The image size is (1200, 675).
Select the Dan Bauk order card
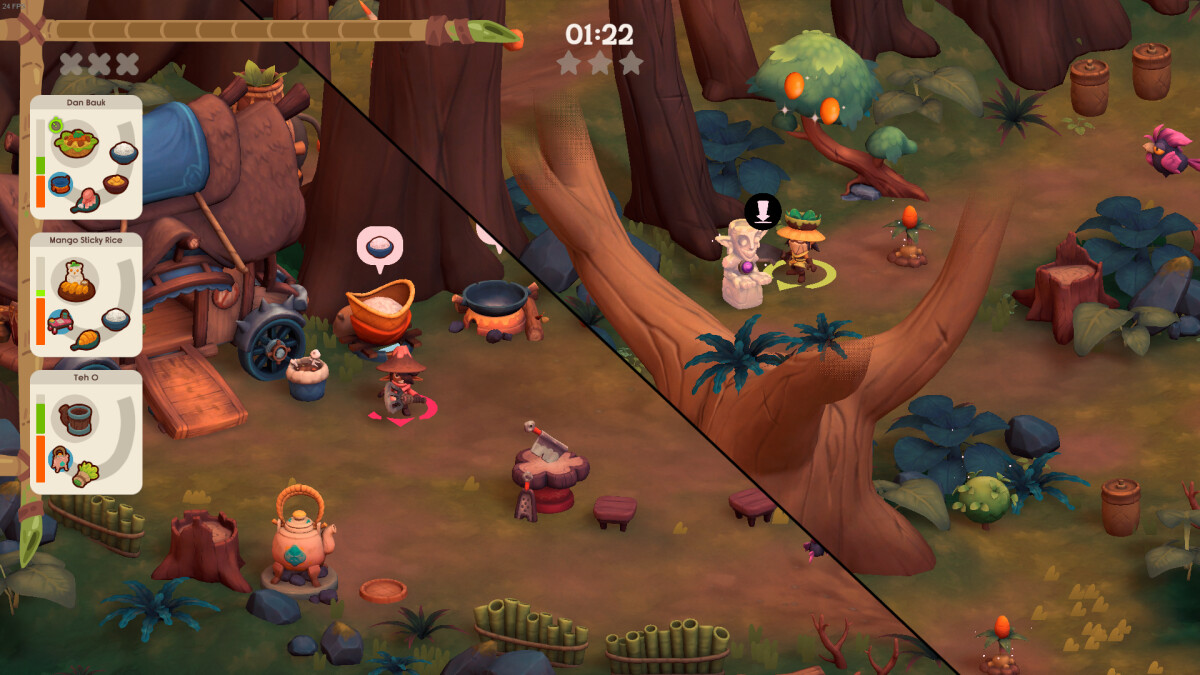point(86,157)
